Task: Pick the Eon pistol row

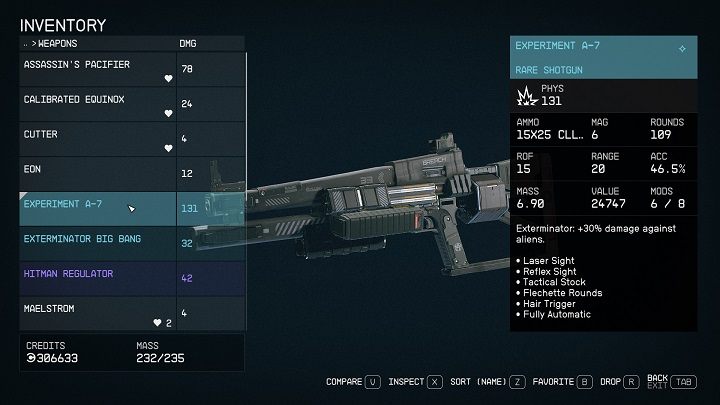Action: [x=98, y=173]
